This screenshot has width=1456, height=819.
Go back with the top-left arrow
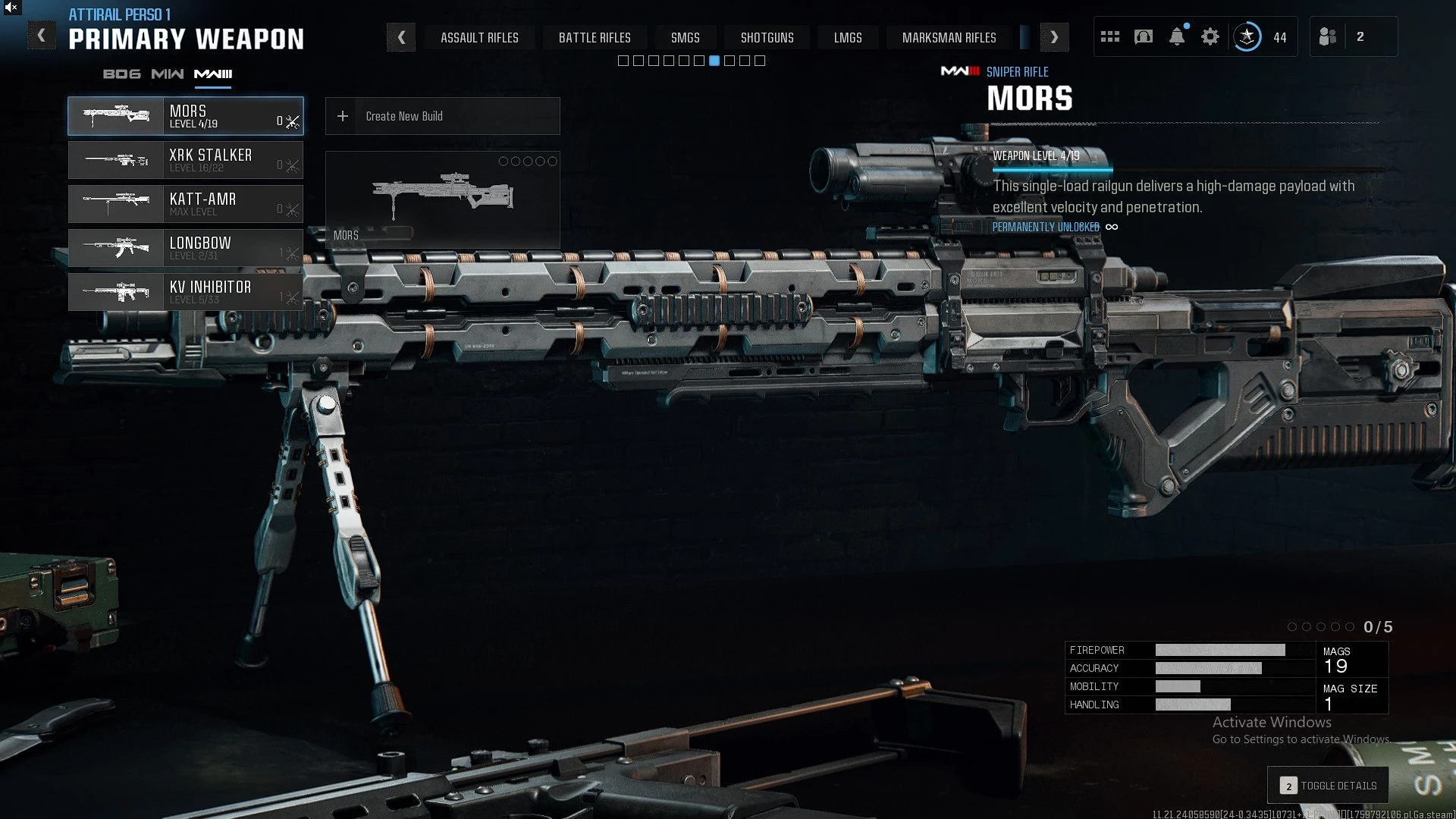click(x=42, y=36)
